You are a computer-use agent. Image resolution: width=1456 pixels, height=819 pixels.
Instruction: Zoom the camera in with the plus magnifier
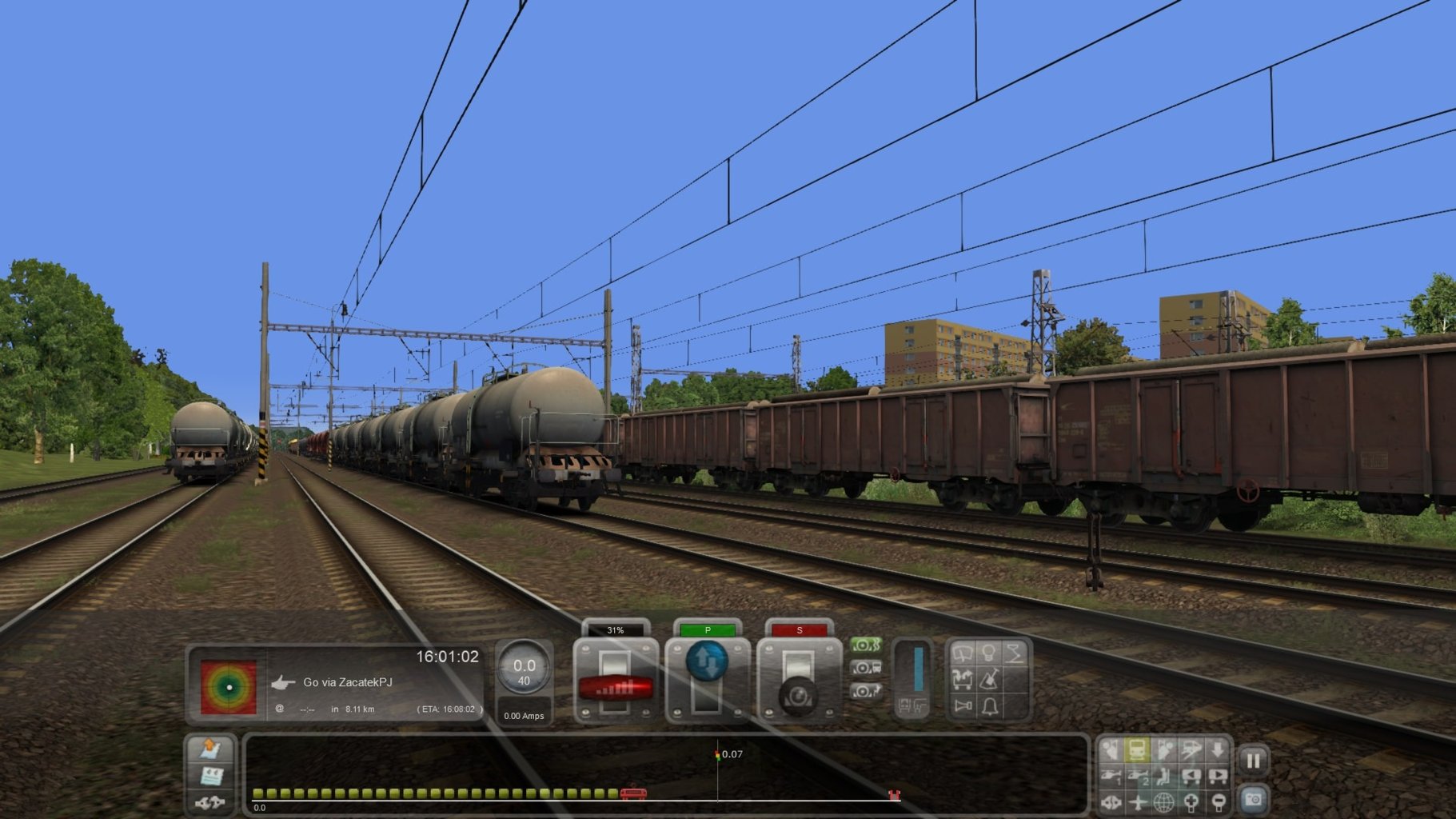click(x=1191, y=804)
